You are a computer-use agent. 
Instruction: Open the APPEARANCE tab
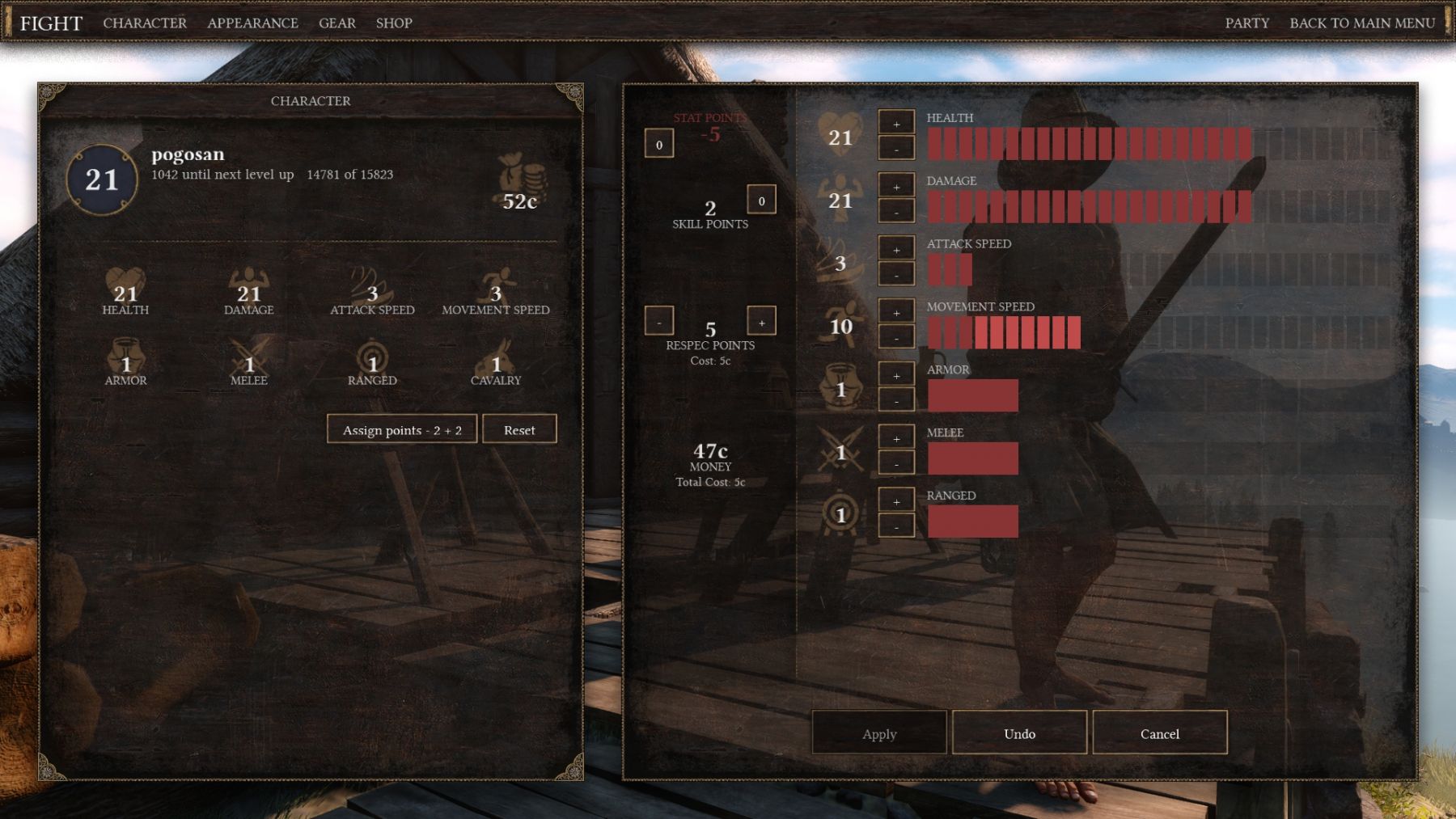[x=252, y=23]
